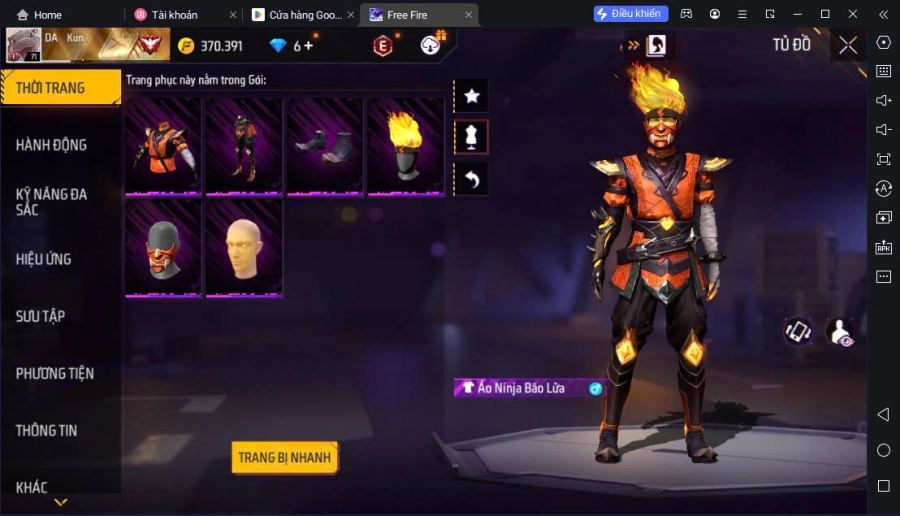Close the TỦ ĐỒ wardrobe screen

pyautogui.click(x=848, y=45)
